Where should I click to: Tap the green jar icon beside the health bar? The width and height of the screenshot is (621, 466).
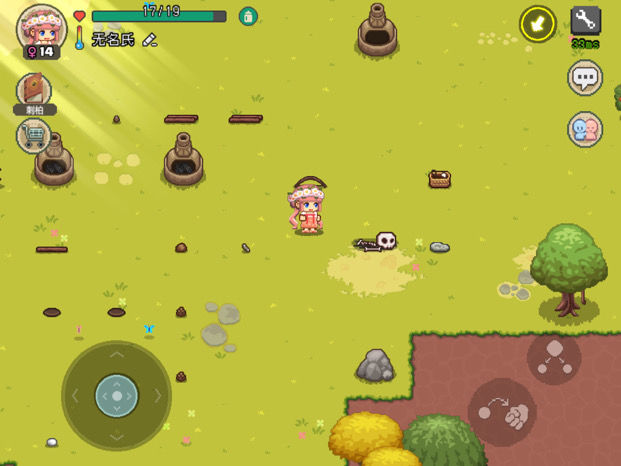click(248, 16)
